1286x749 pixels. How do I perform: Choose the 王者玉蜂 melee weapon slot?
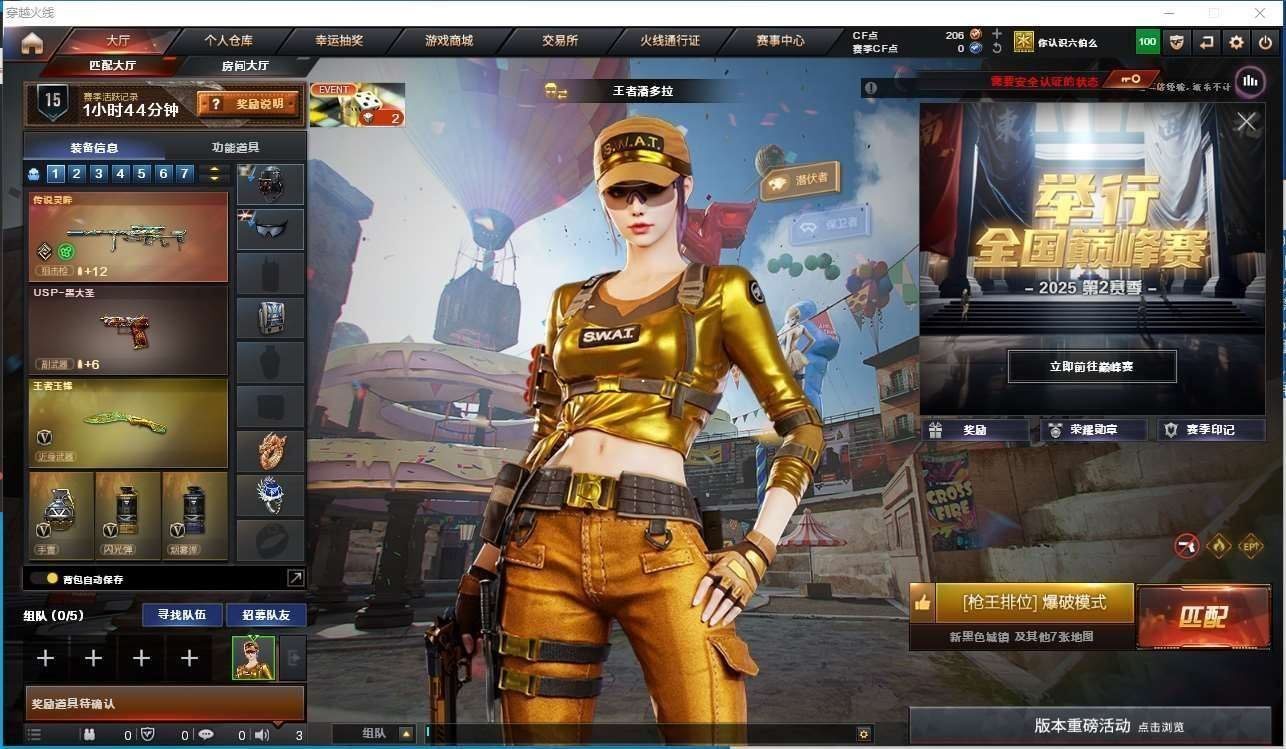(x=128, y=422)
